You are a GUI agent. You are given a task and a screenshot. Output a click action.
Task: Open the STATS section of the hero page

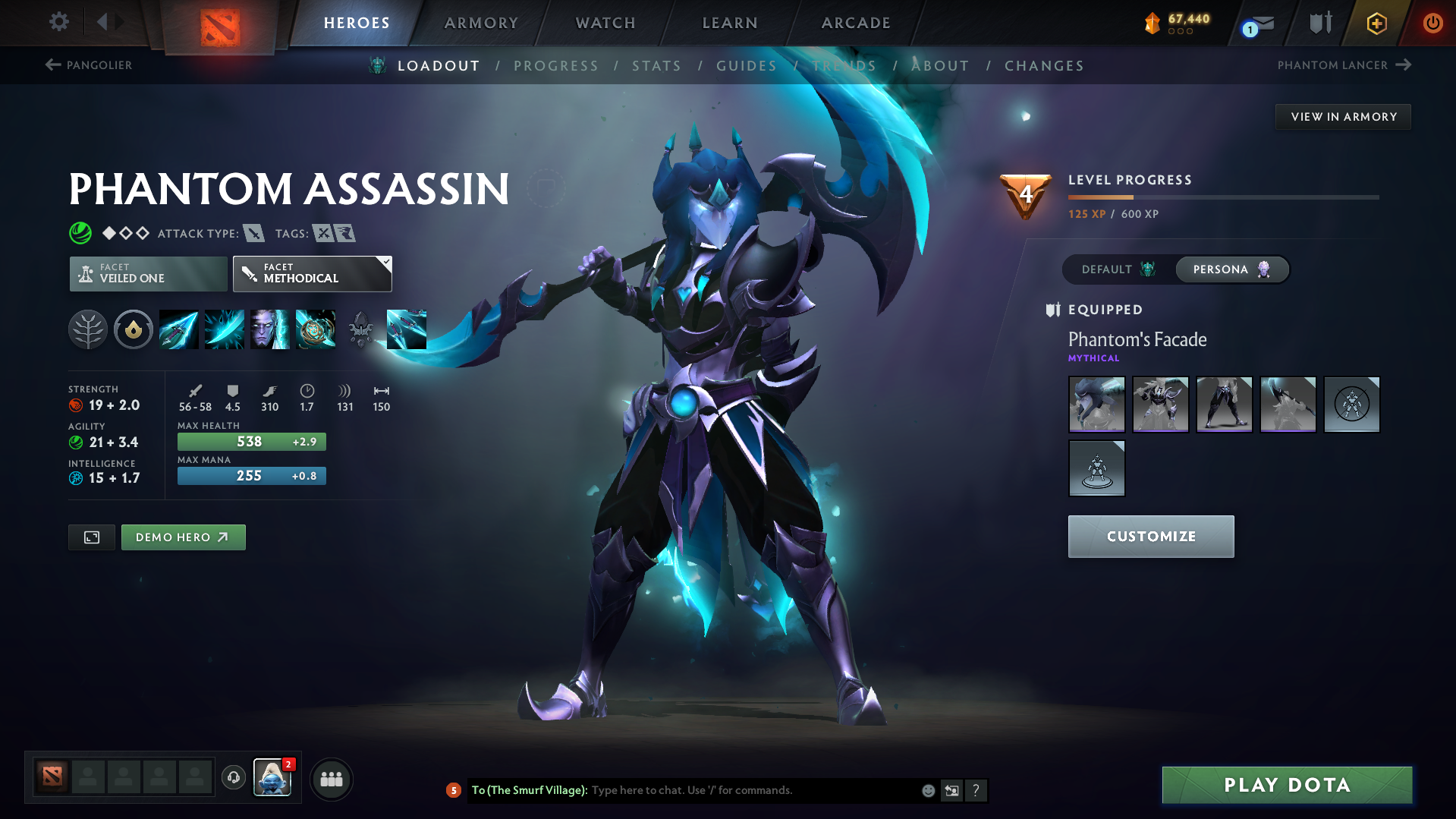click(x=656, y=65)
